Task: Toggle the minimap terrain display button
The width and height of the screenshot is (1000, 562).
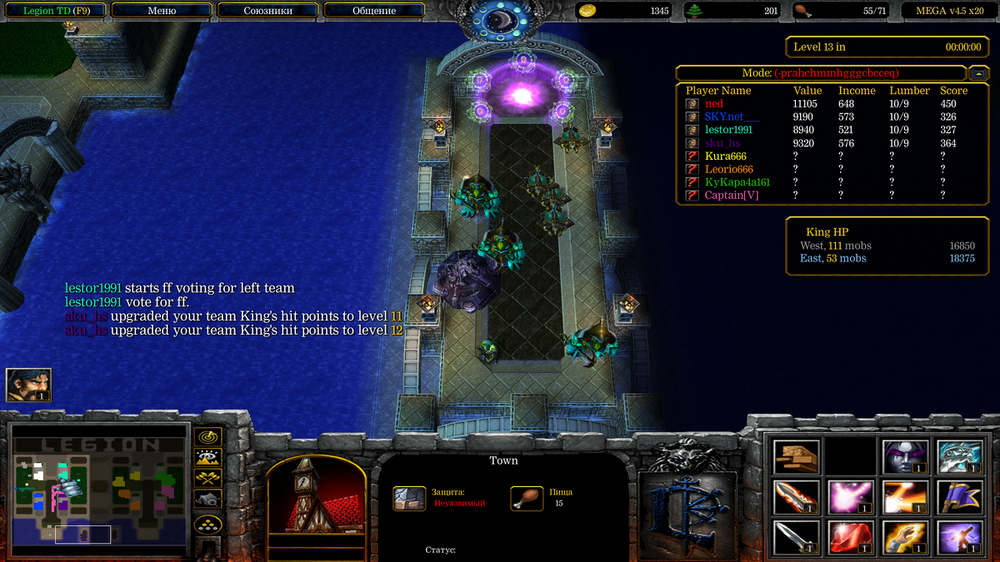Action: point(208,457)
